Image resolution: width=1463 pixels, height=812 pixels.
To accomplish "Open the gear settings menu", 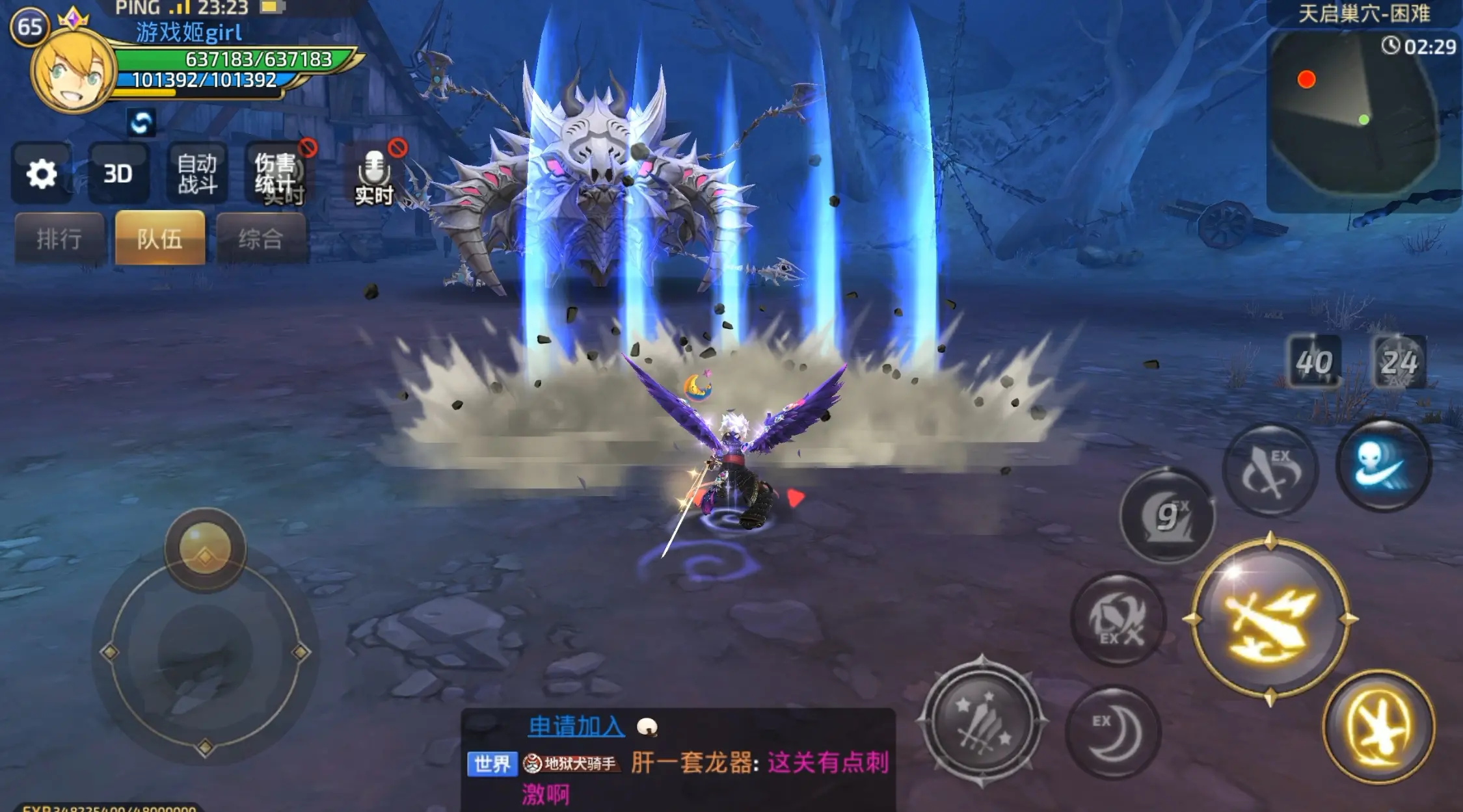I will tap(42, 174).
